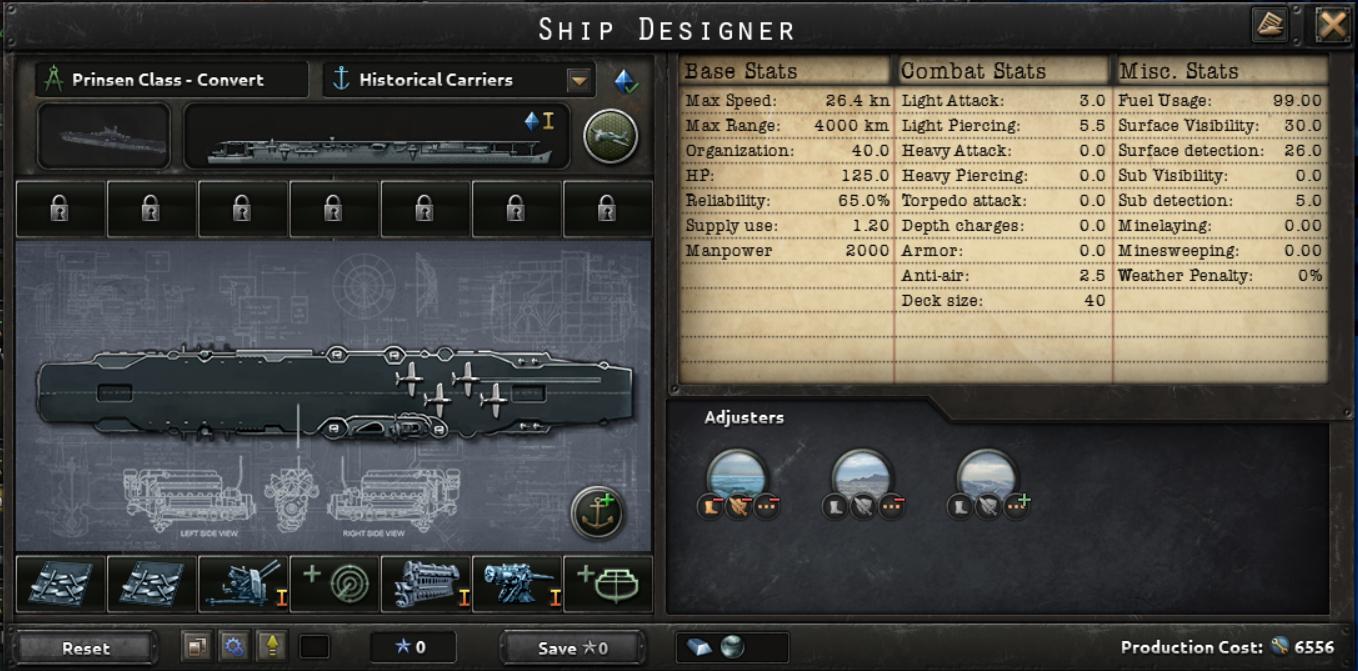Click the green anchor plus button
Viewport: 1358px width, 671px height.
point(597,513)
